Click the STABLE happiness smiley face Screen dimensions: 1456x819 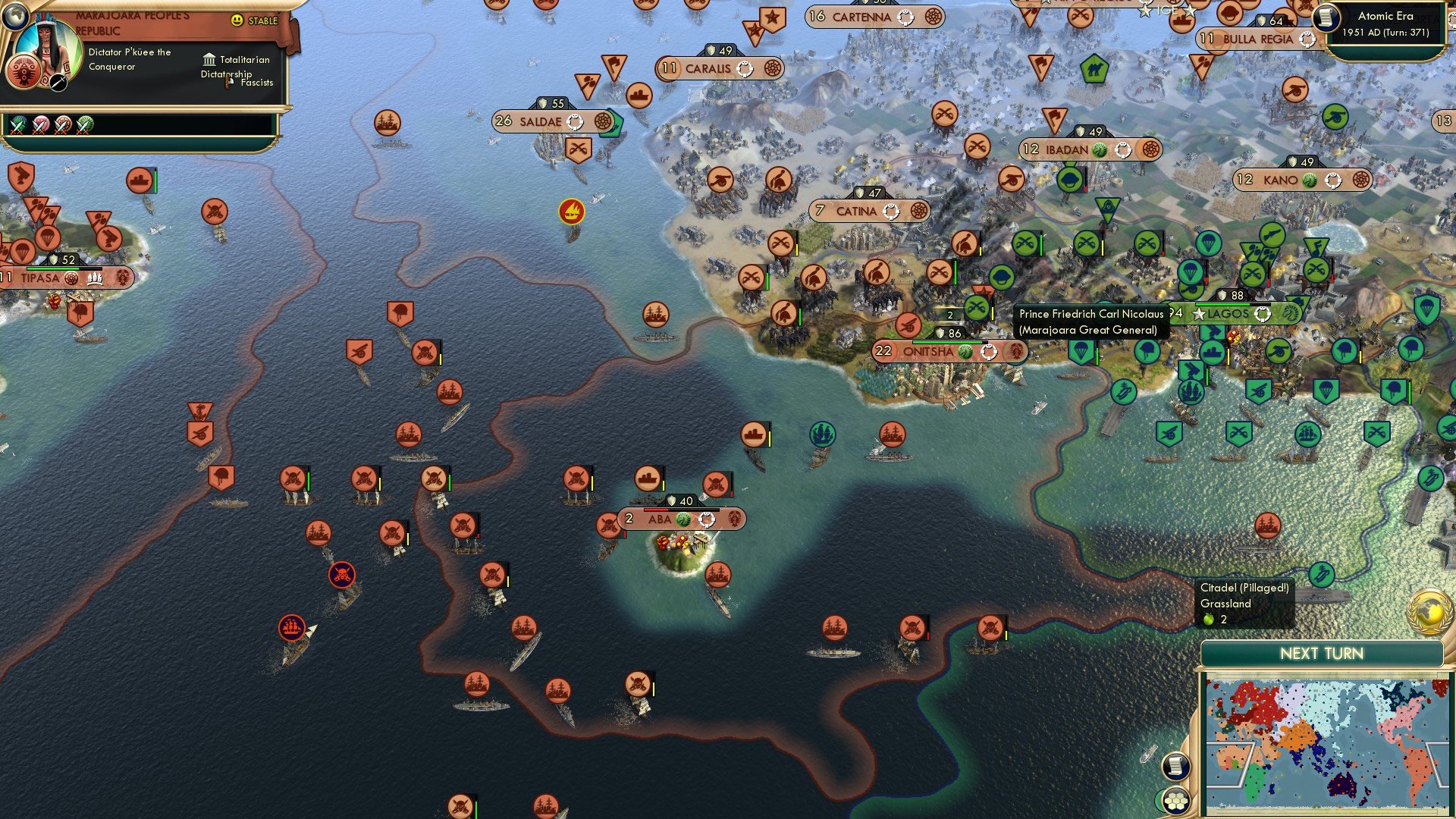[237, 19]
